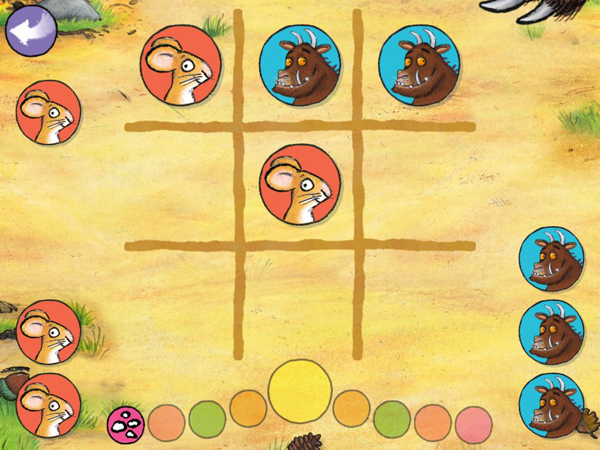The width and height of the screenshot is (600, 450).
Task: Mark the board's empty middle-right square
Action: [x=415, y=185]
